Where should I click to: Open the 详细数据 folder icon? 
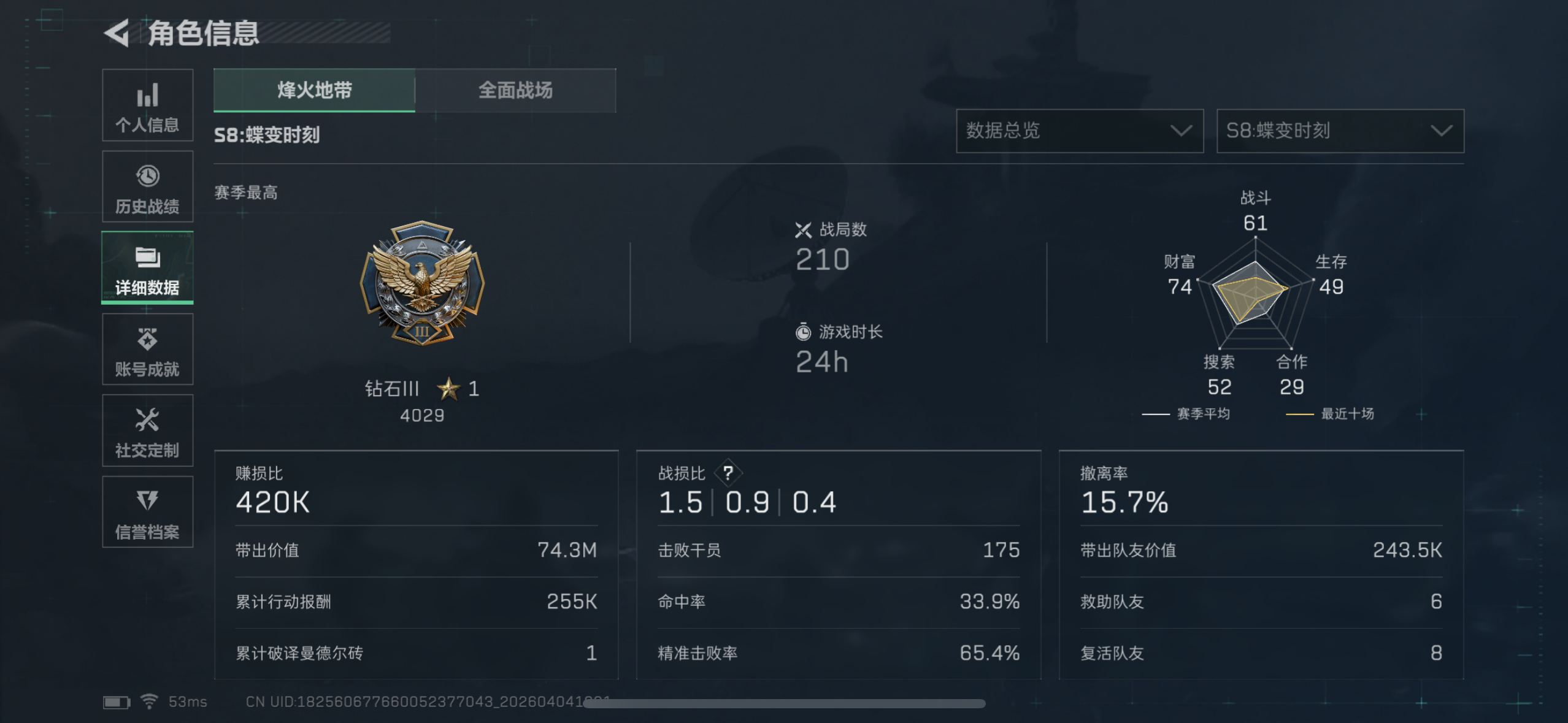coord(147,268)
